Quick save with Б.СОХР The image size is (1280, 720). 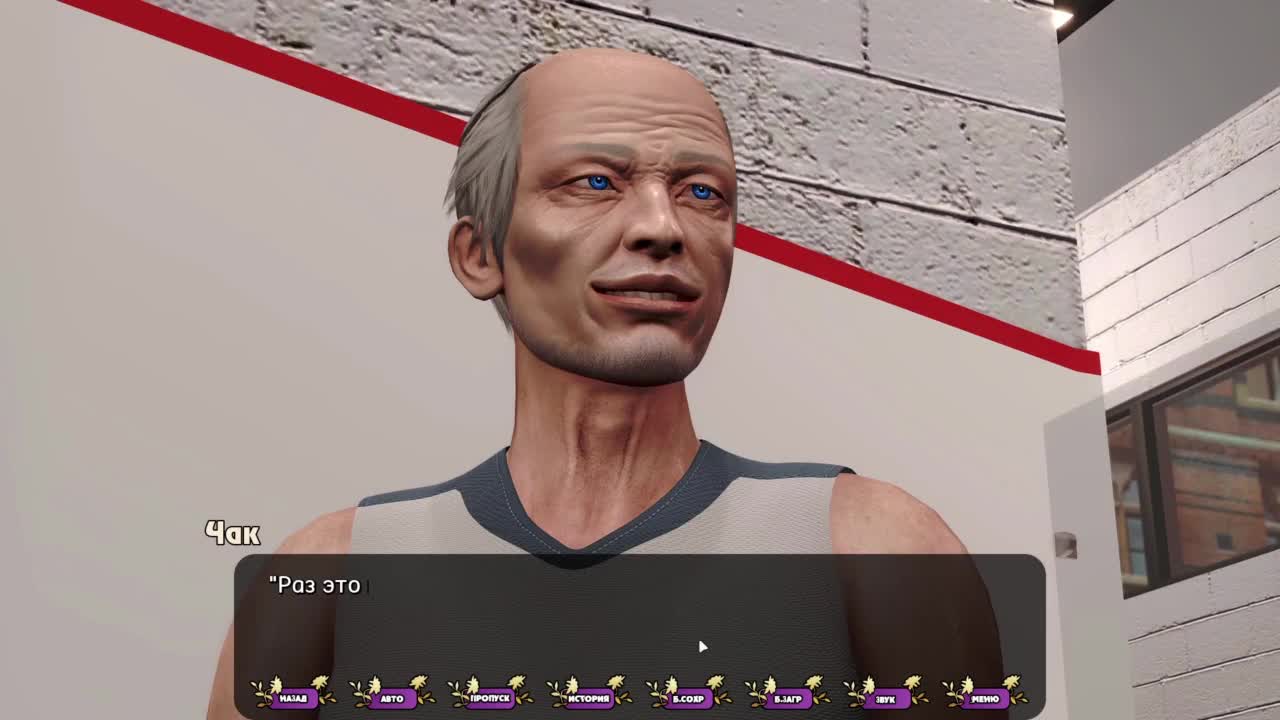click(688, 698)
